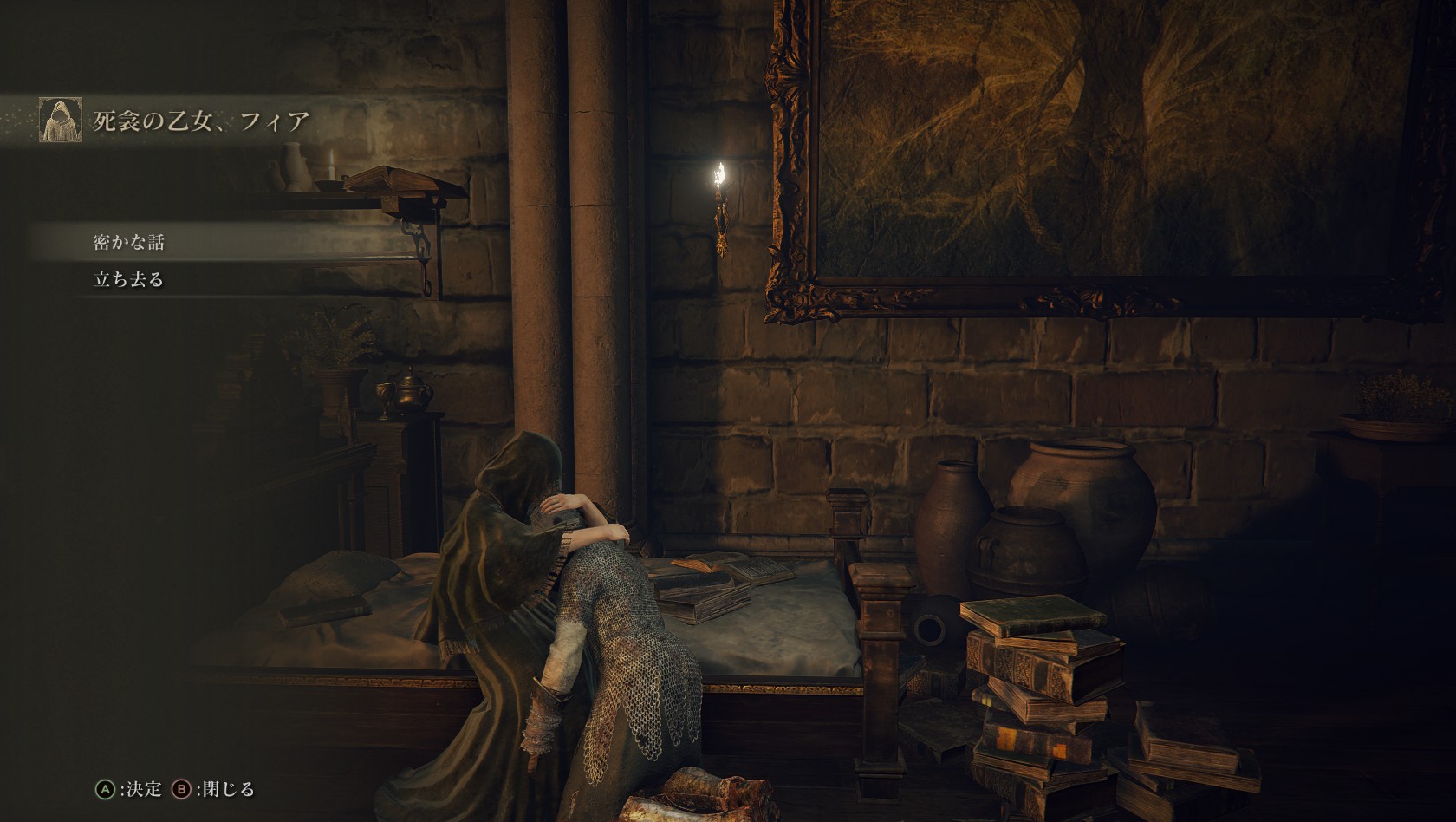Select 立ち去る to leave the conversation

tap(129, 279)
